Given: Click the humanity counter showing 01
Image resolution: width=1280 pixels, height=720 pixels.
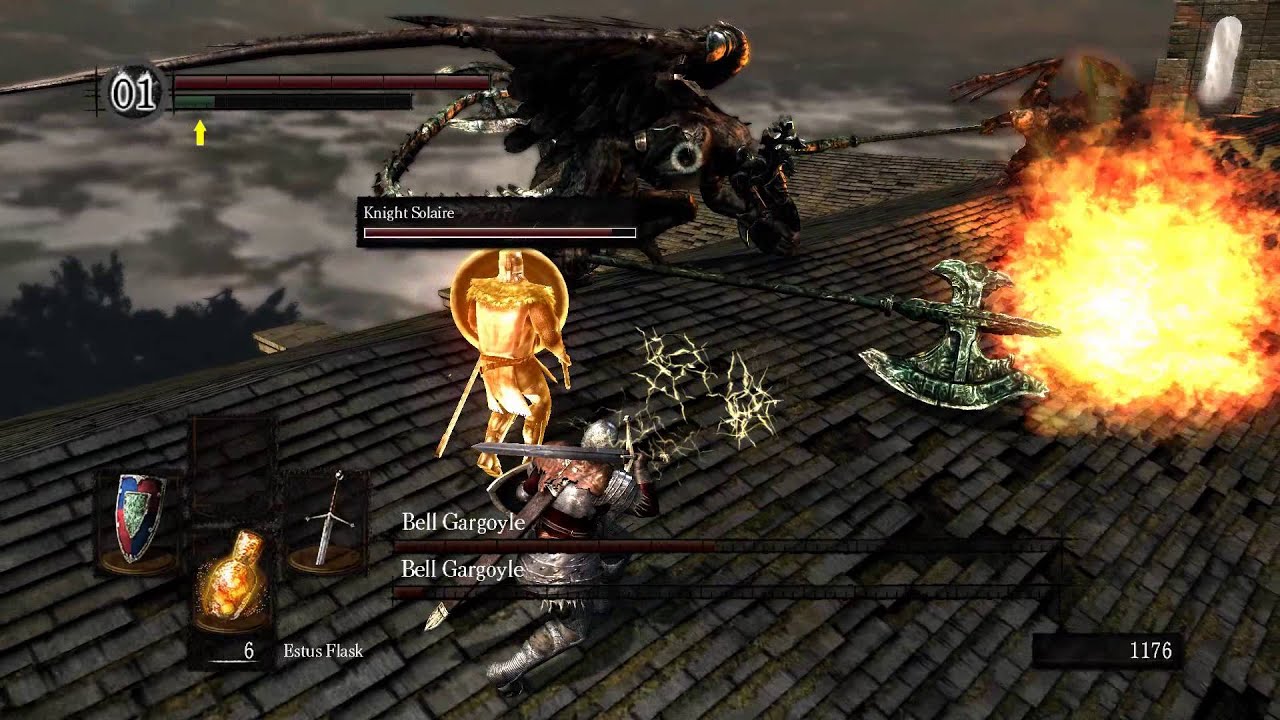Looking at the screenshot, I should click(x=134, y=93).
